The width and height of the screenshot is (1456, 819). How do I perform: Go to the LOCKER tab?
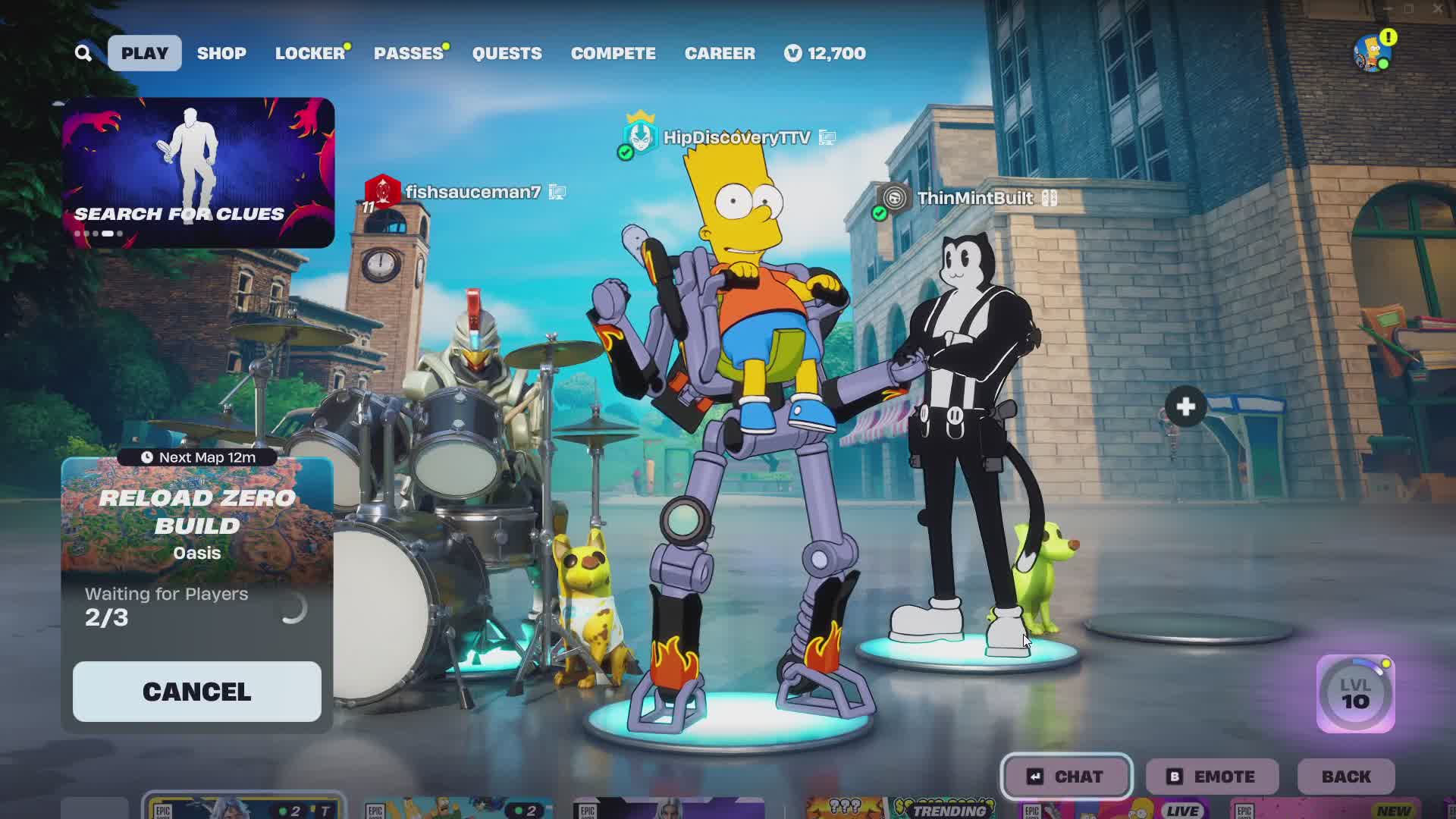[x=309, y=53]
